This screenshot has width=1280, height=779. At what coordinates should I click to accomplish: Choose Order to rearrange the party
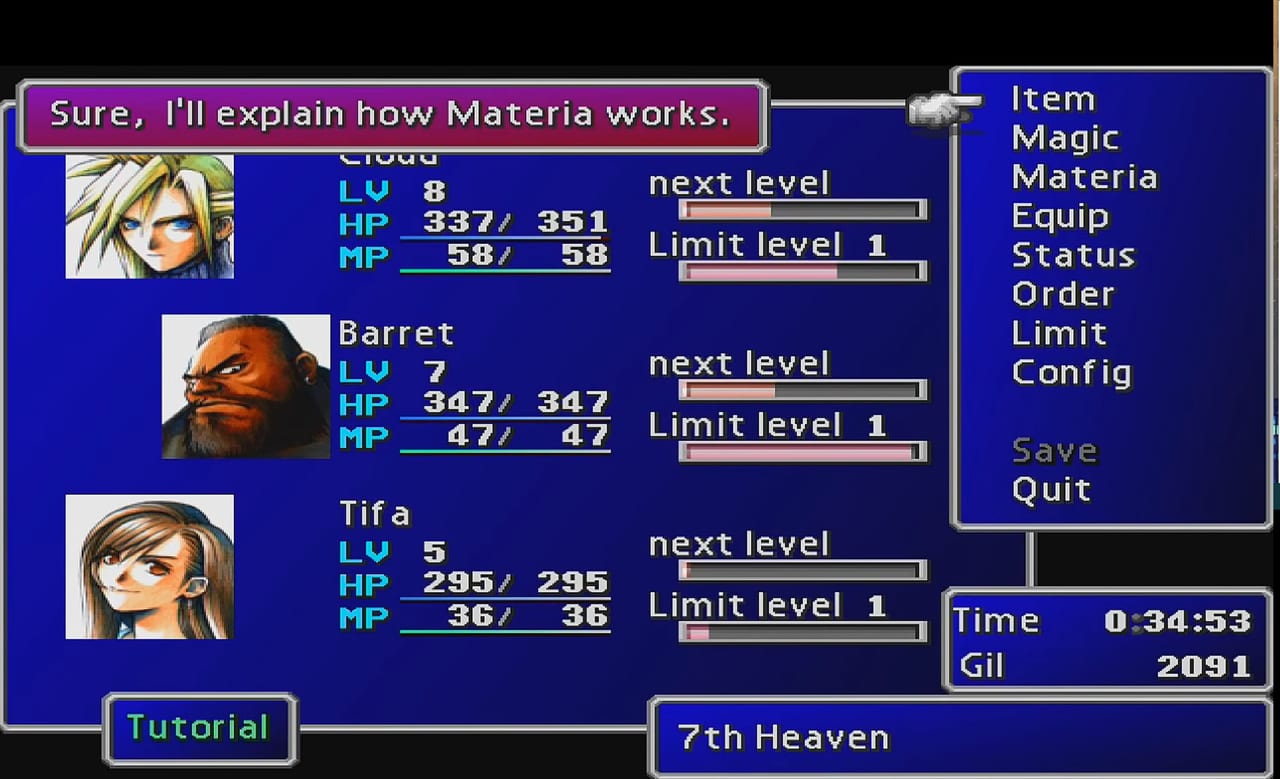pos(1063,294)
